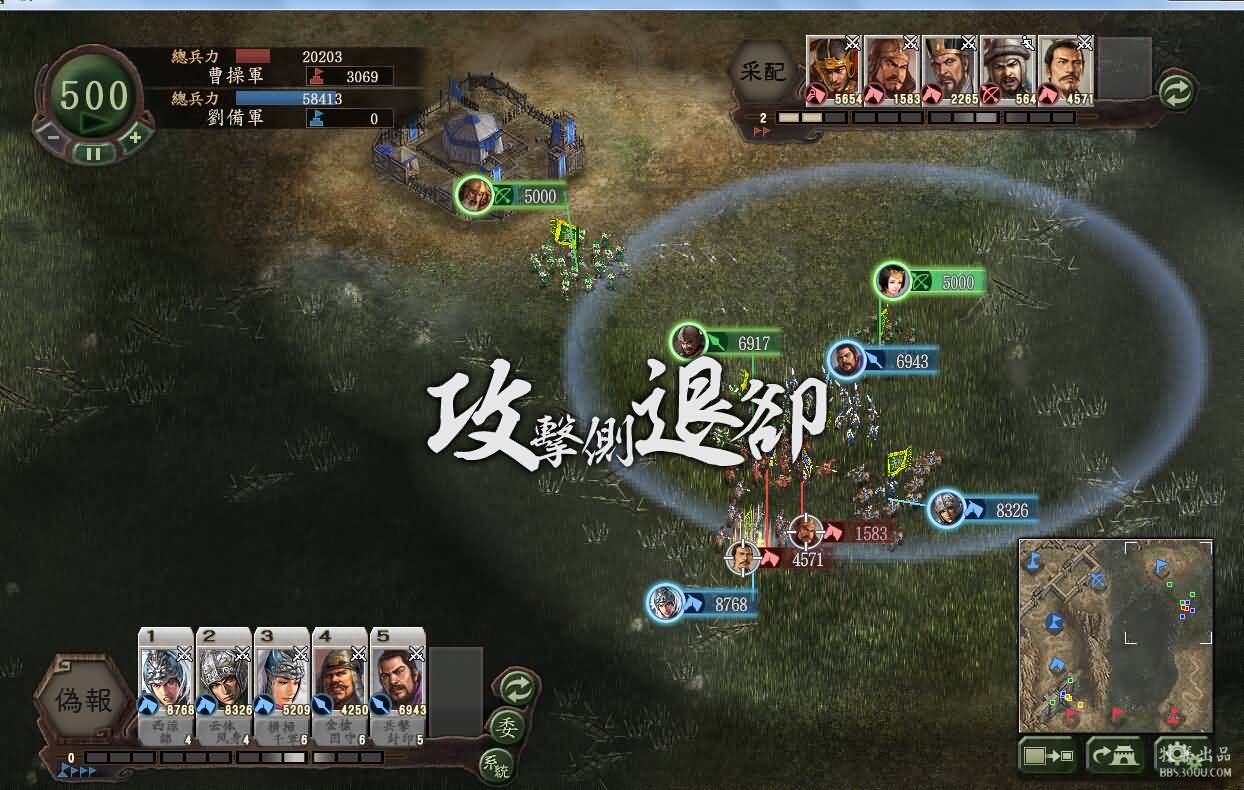Choose the enemy archer portrait with 564 troops
This screenshot has width=1244, height=790.
(x=1007, y=70)
